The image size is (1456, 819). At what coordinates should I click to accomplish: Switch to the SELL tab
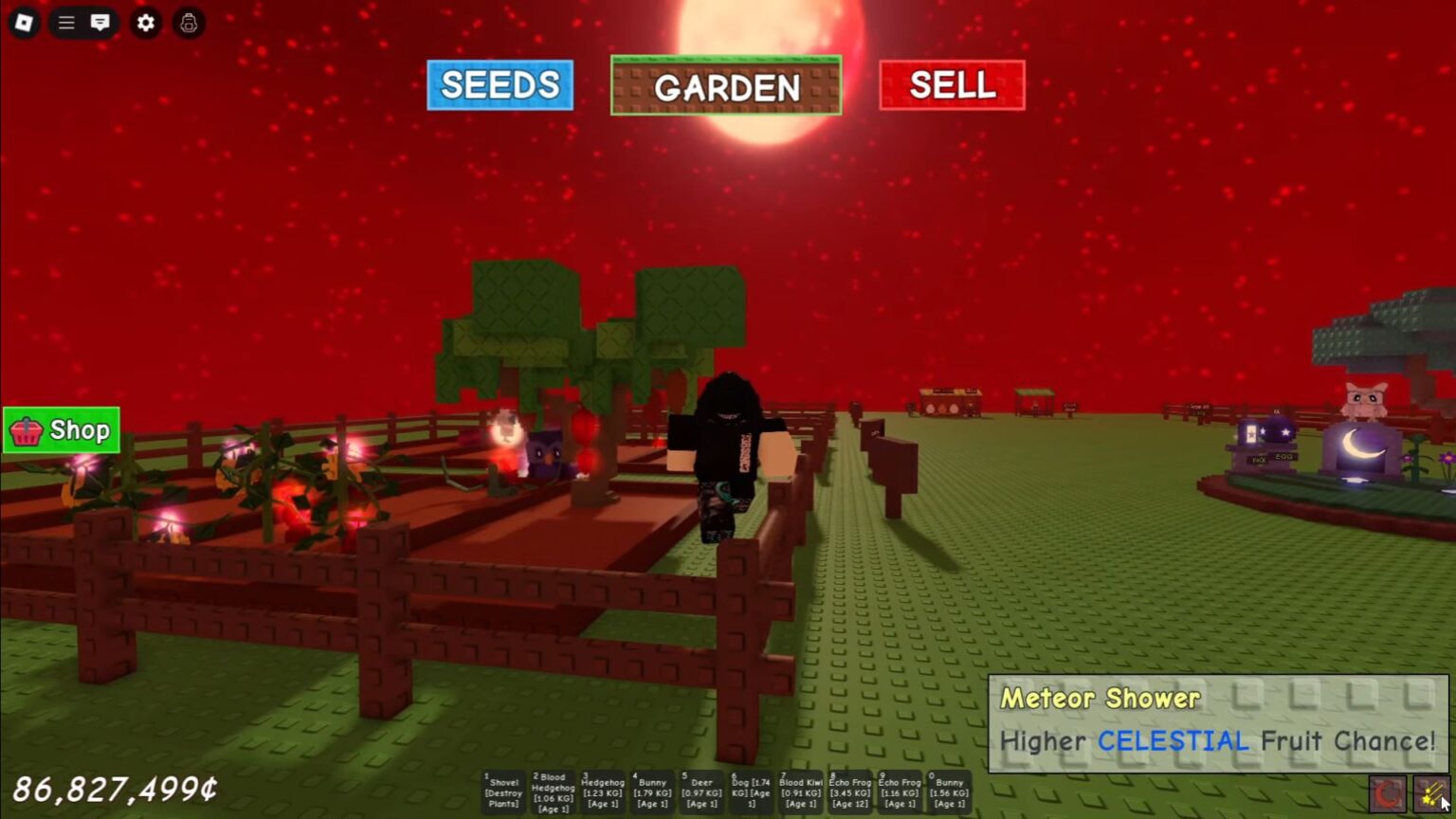click(953, 85)
